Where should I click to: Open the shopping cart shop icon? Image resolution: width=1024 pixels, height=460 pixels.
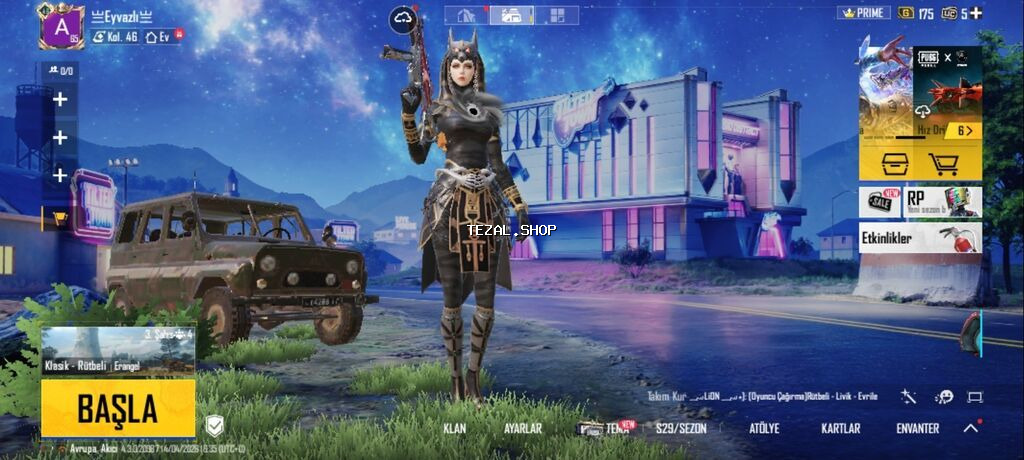tap(943, 163)
